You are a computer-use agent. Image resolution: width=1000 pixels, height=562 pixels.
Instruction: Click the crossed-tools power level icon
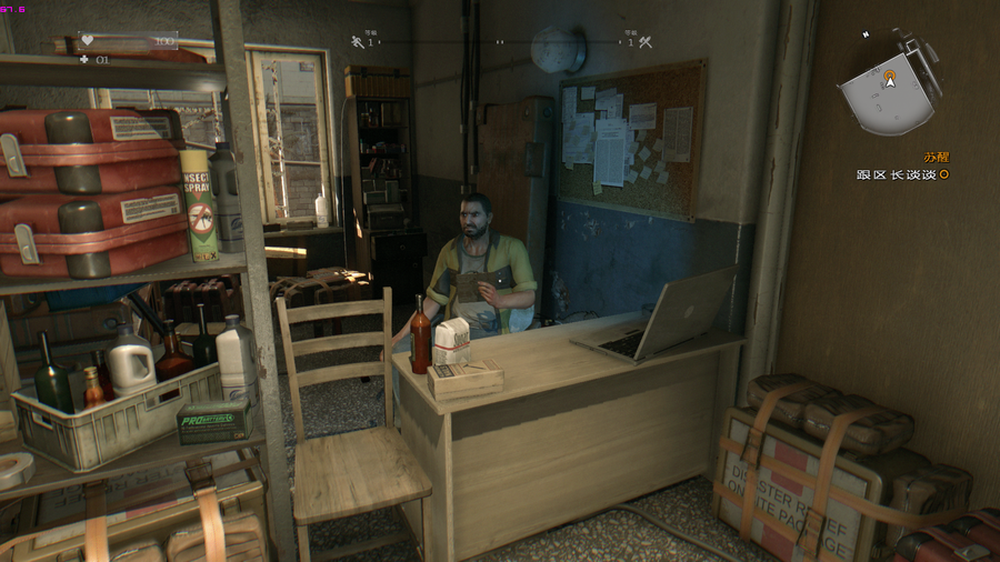(x=645, y=42)
